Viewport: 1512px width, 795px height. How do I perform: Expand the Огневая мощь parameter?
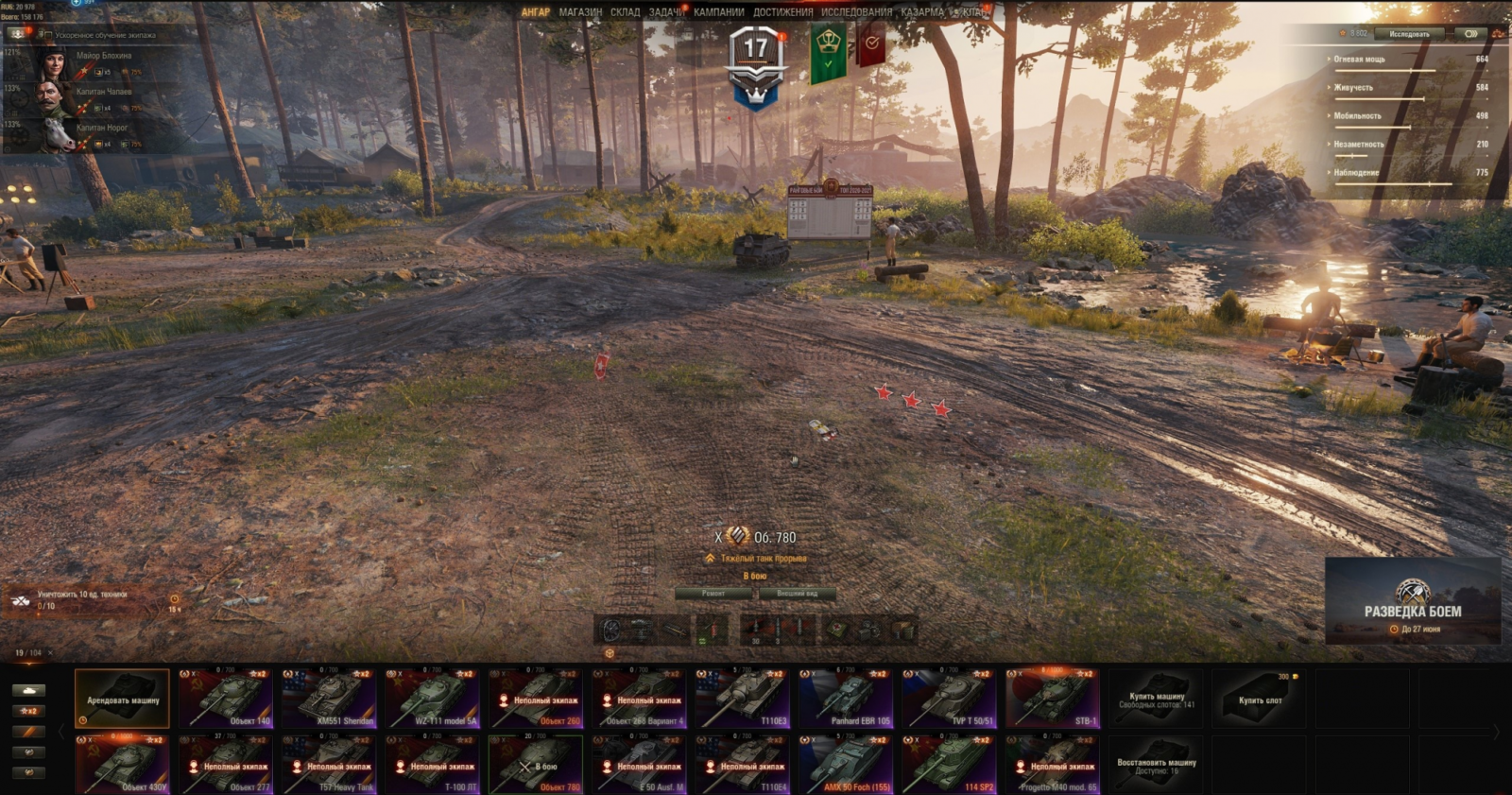click(1359, 59)
